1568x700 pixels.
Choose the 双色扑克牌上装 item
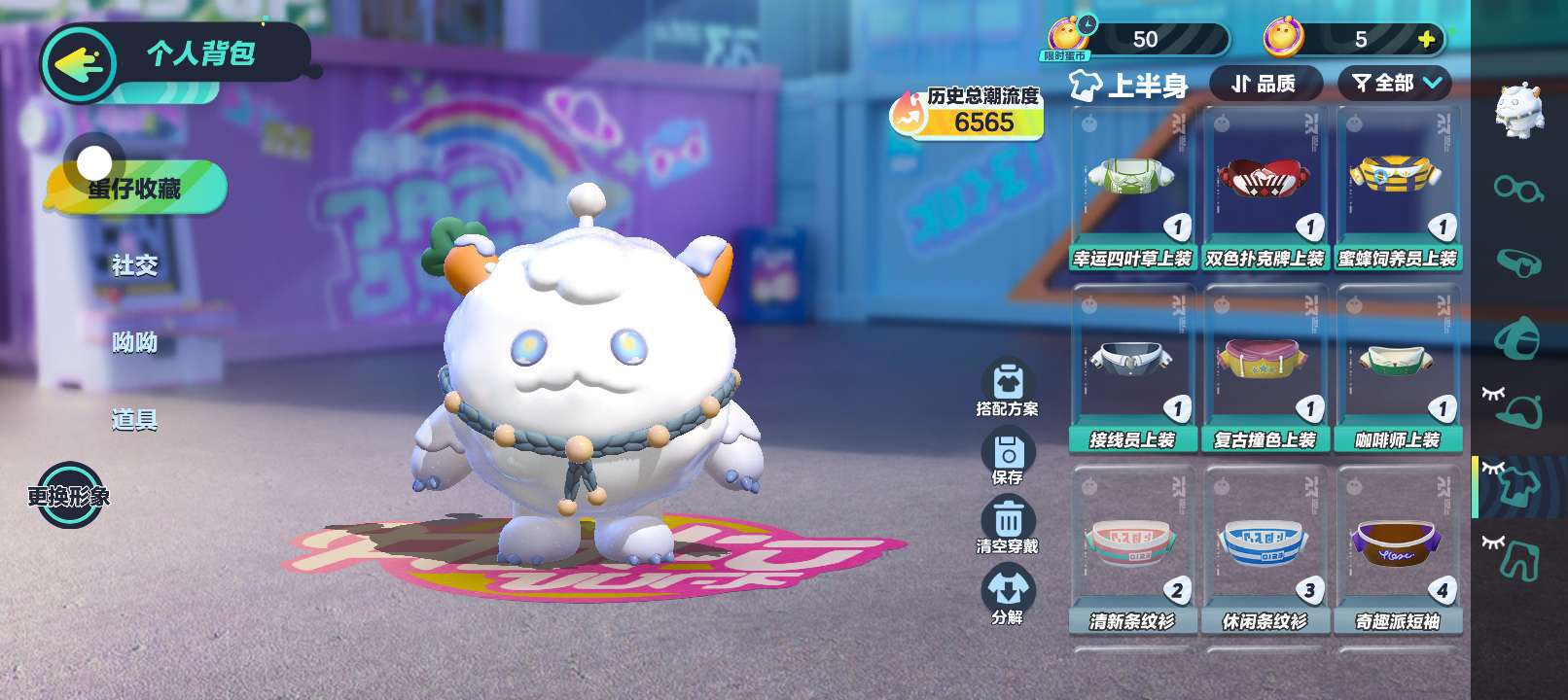pyautogui.click(x=1265, y=190)
